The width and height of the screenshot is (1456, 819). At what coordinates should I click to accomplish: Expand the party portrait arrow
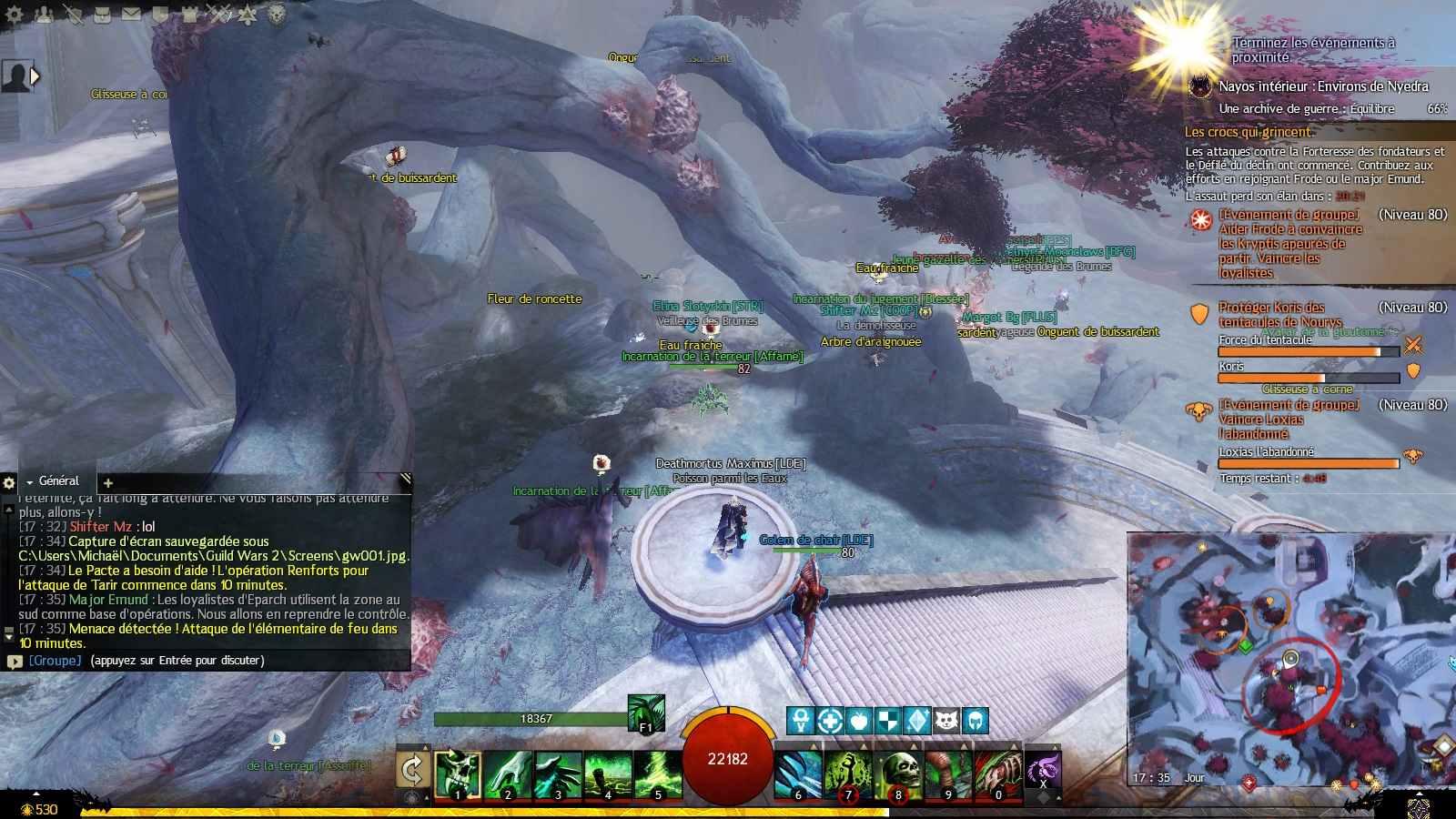tap(35, 76)
